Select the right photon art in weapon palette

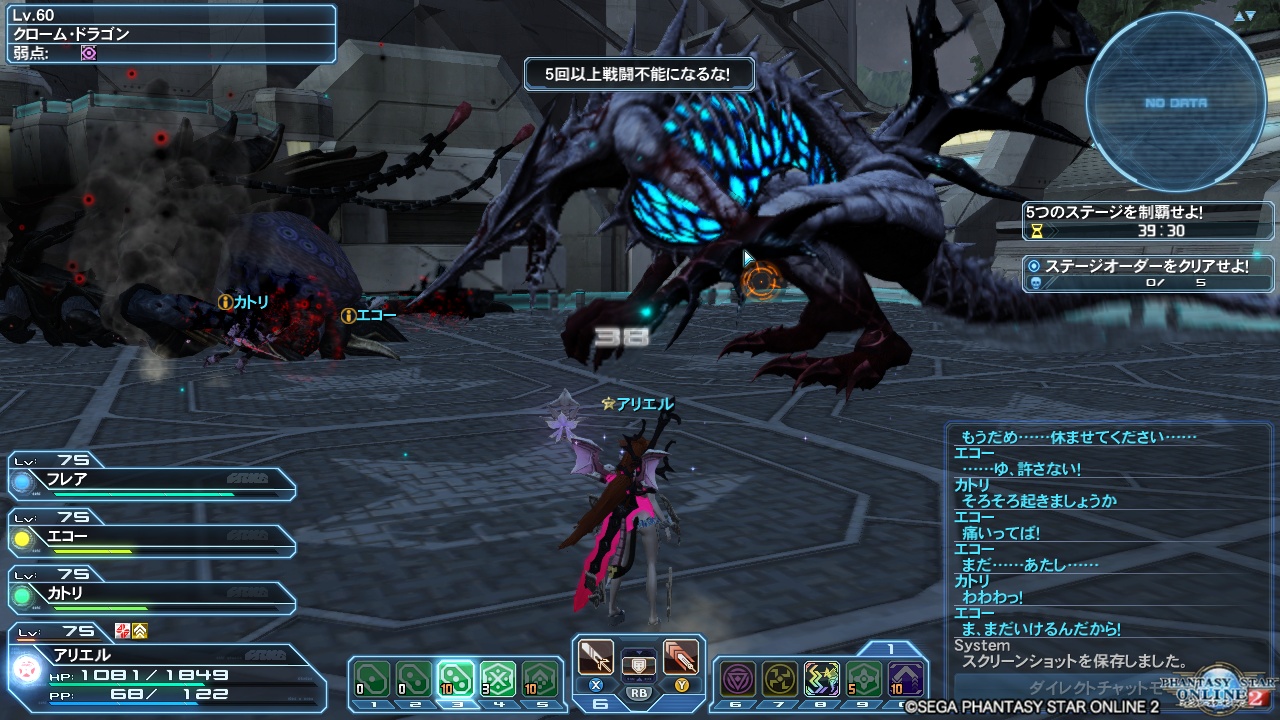[681, 657]
